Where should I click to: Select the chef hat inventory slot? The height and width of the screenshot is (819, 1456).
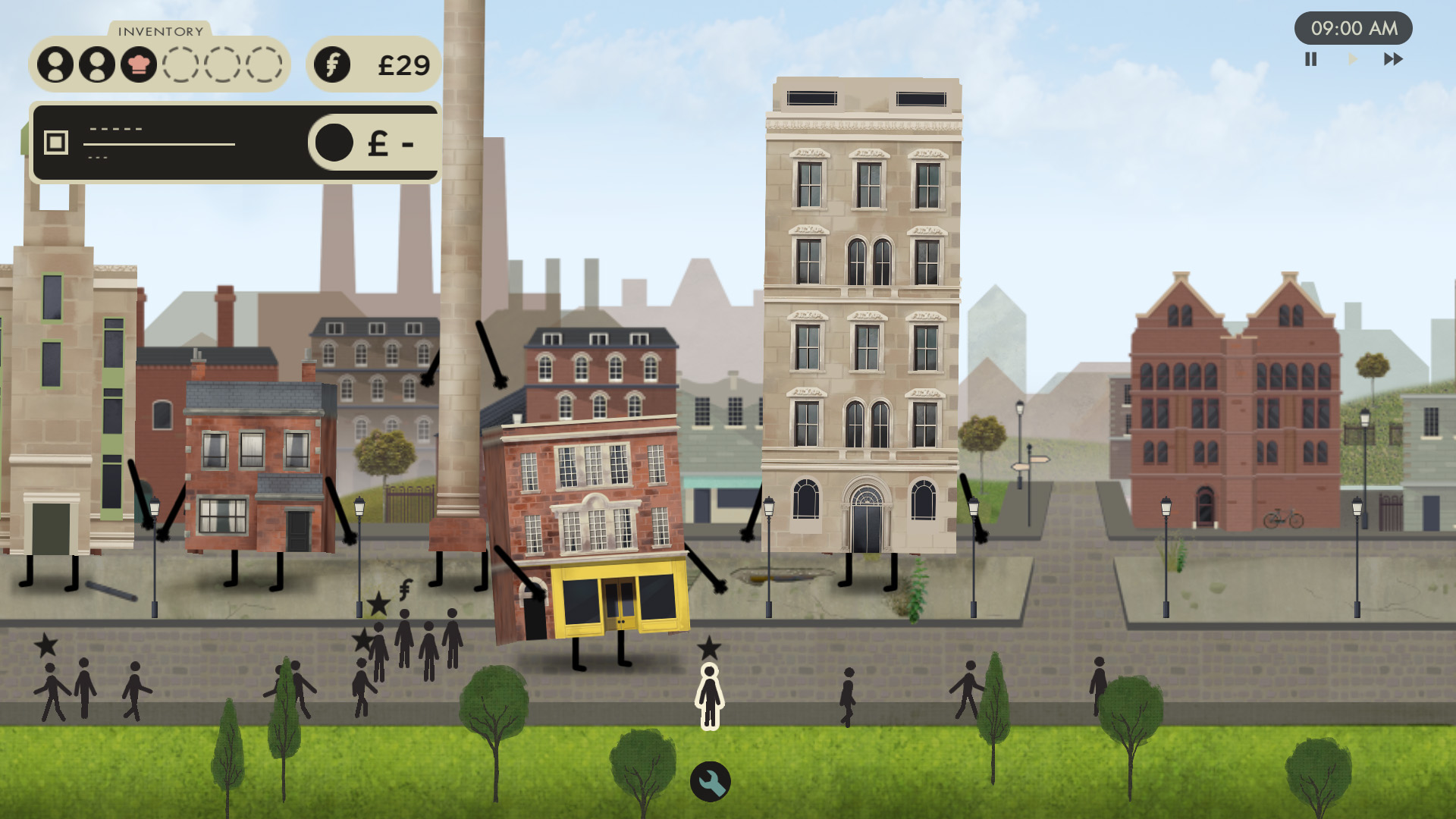139,64
